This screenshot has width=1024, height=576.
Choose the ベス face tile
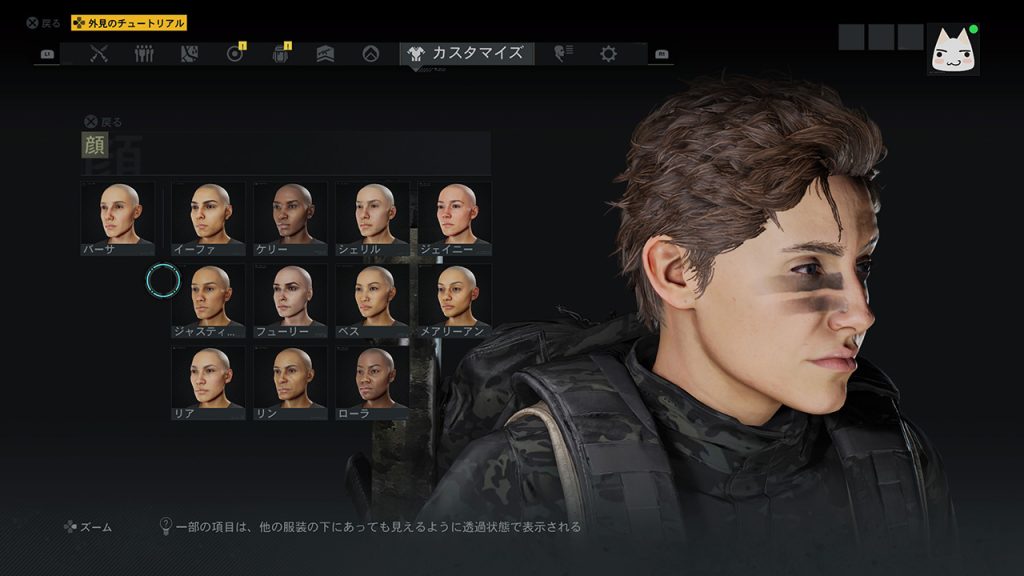372,299
